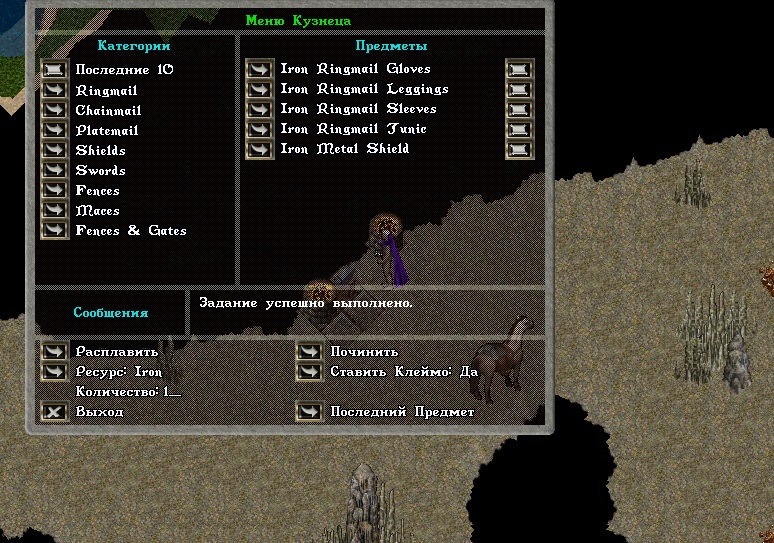Image resolution: width=774 pixels, height=543 pixels.
Task: Select the Shields category
Action: [x=54, y=150]
